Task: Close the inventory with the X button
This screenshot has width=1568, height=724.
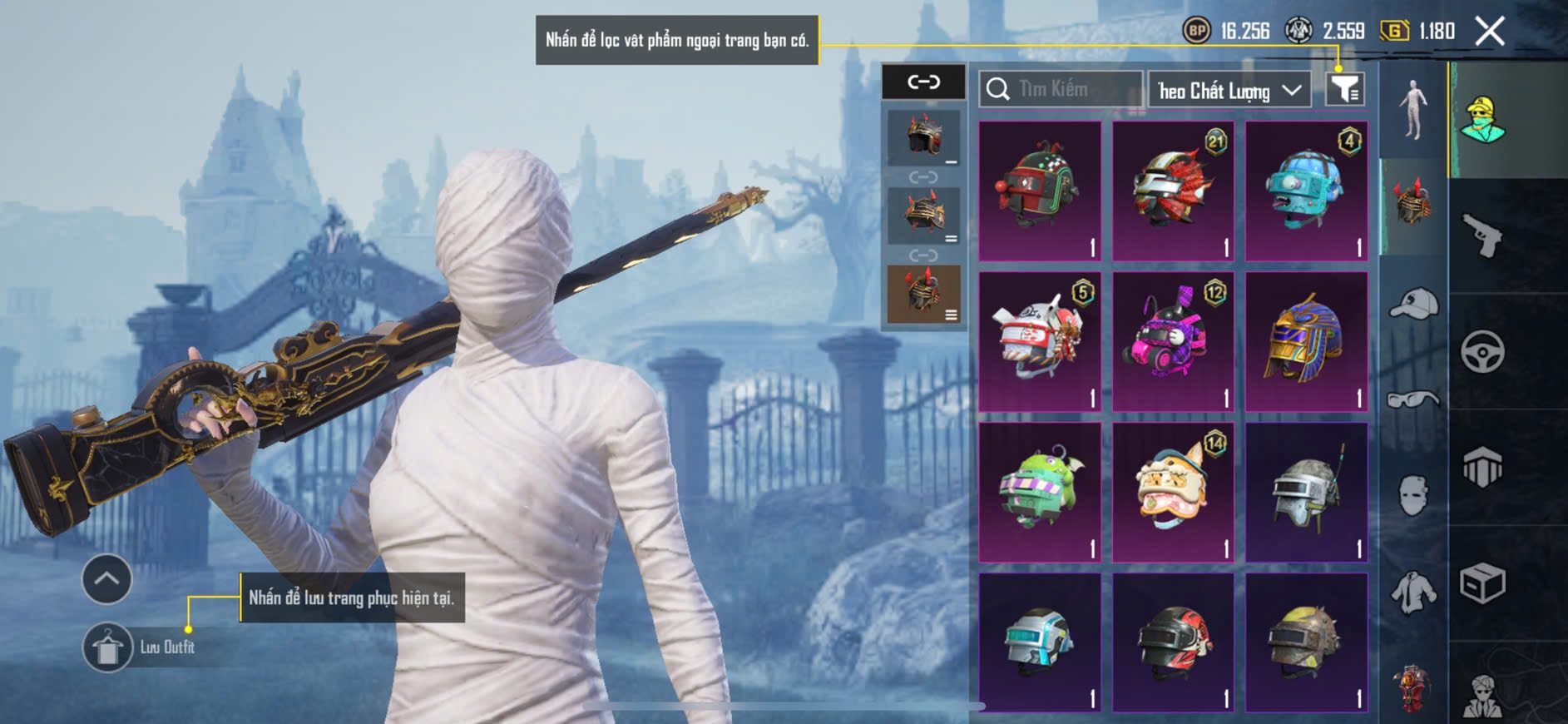Action: click(1489, 32)
